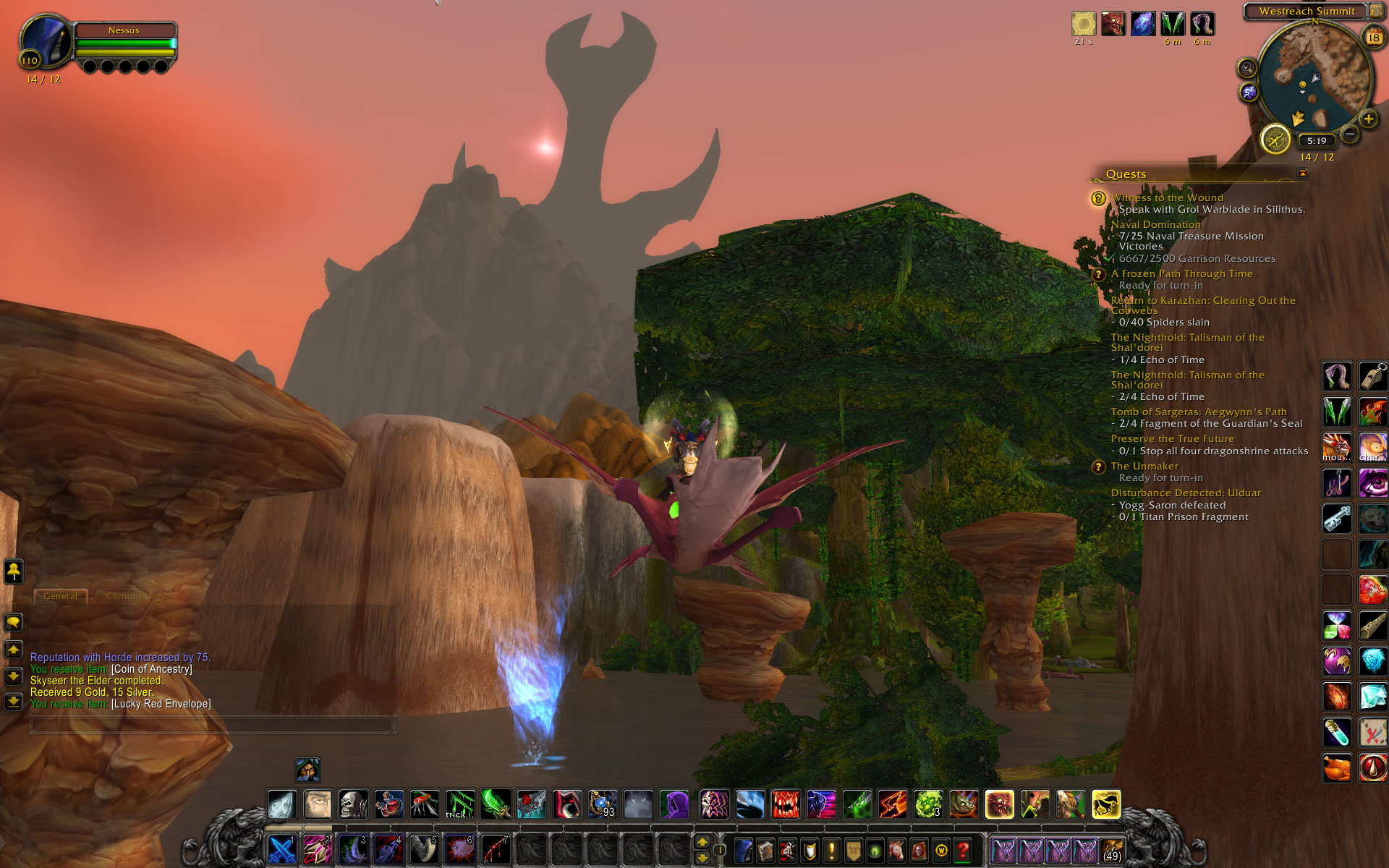
Task: Activate the skull ability on the upper bar
Action: pos(353,804)
